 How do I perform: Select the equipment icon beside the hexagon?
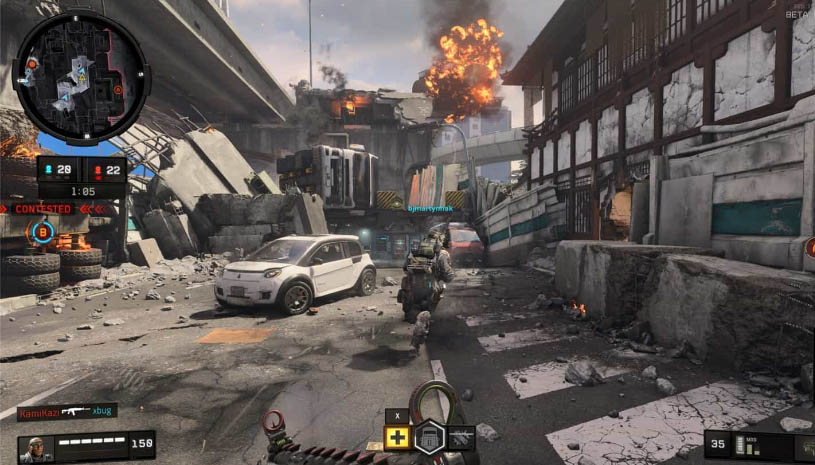coord(461,437)
